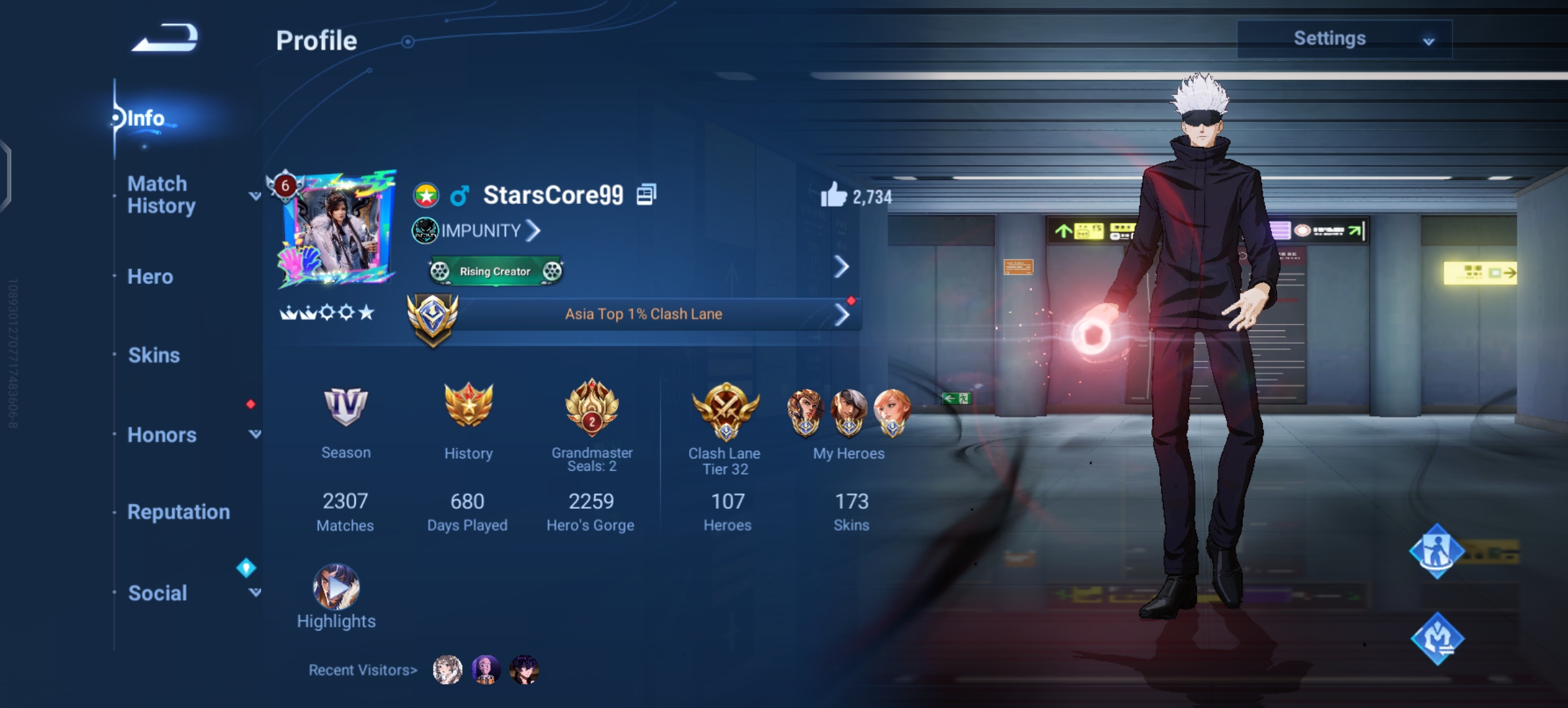The image size is (1568, 708).
Task: Go back using the return arrow
Action: tap(165, 38)
